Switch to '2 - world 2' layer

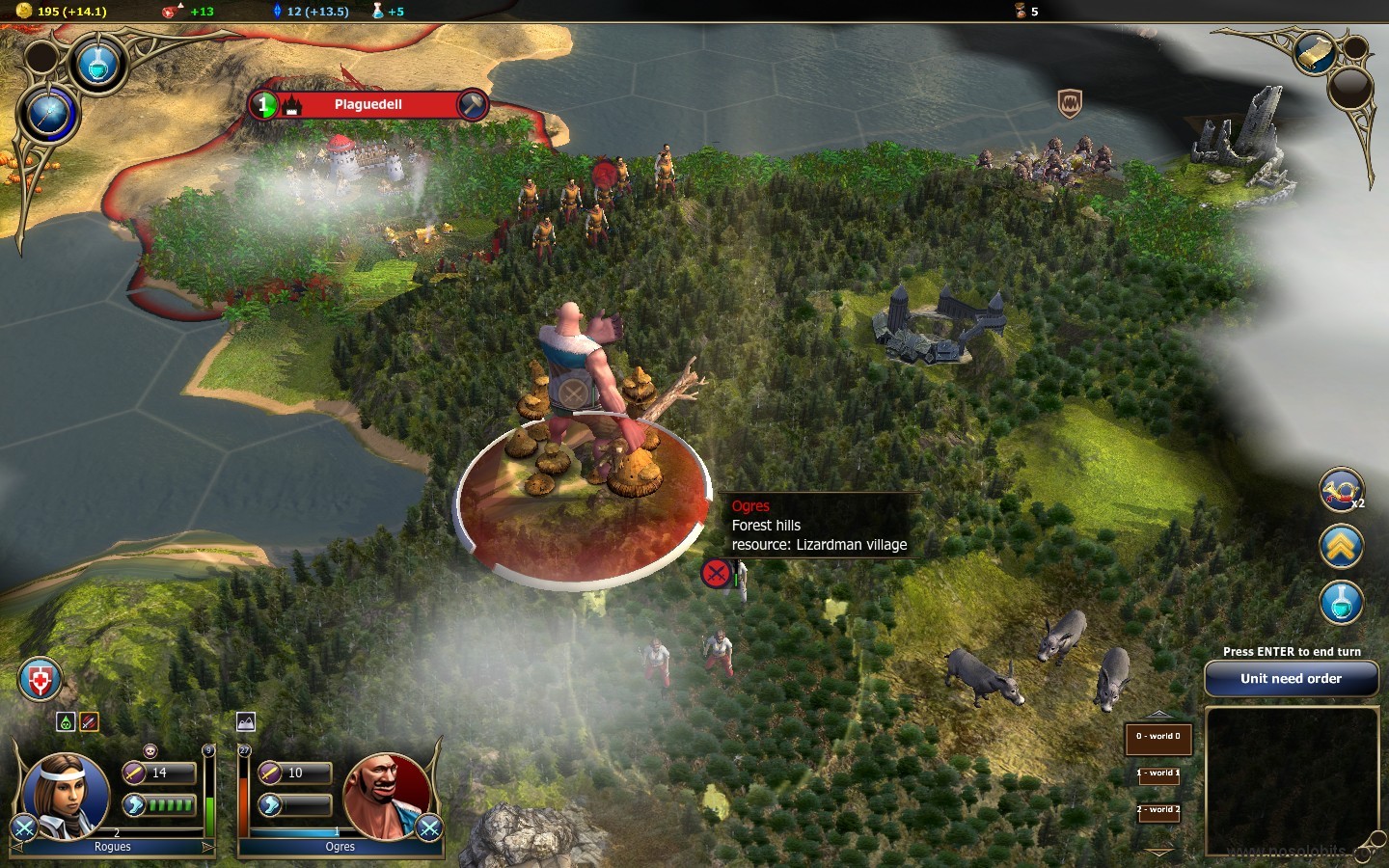pos(1157,810)
